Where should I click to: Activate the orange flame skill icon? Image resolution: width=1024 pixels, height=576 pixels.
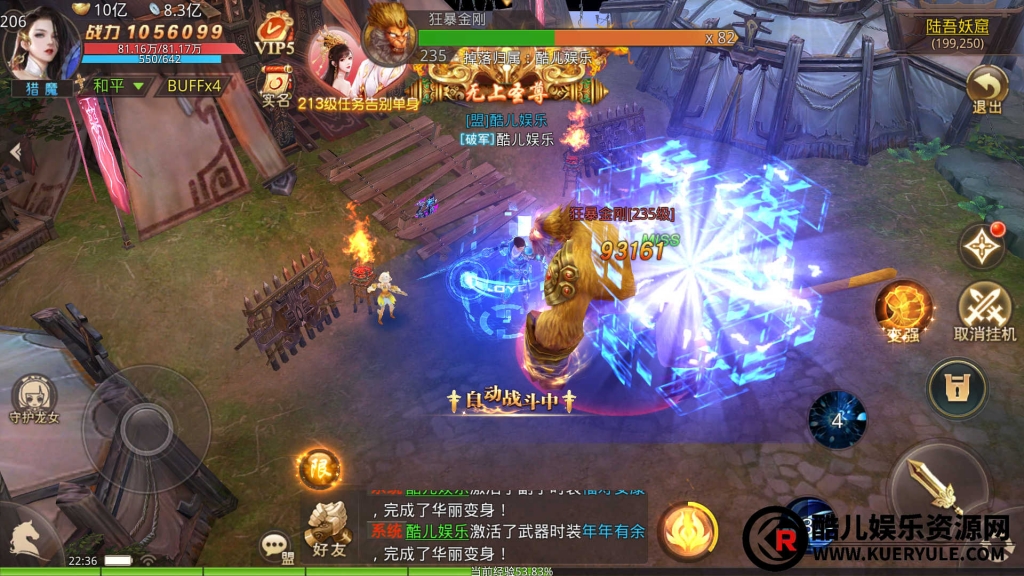tap(688, 530)
